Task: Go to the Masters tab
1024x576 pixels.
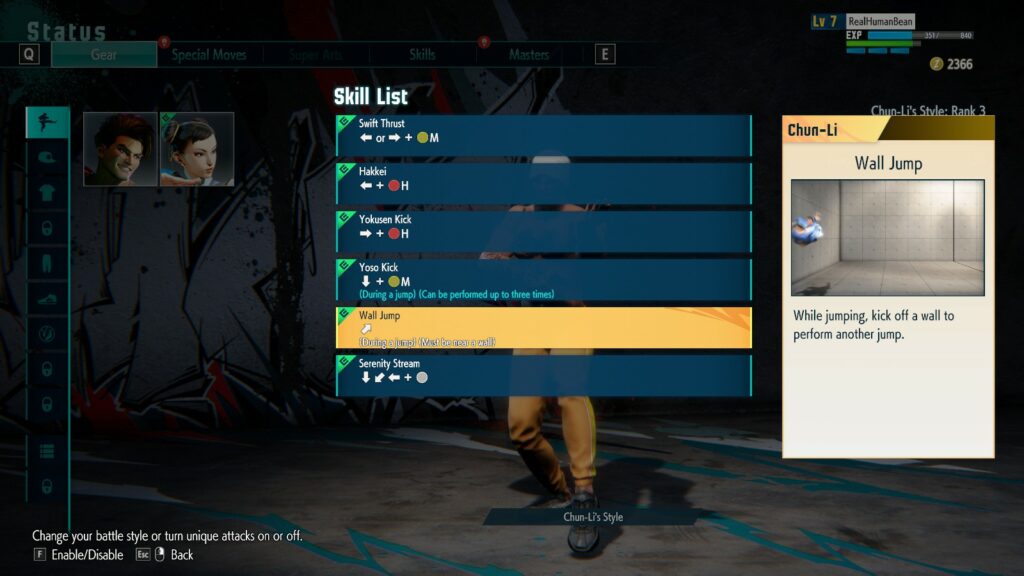Action: tap(528, 55)
